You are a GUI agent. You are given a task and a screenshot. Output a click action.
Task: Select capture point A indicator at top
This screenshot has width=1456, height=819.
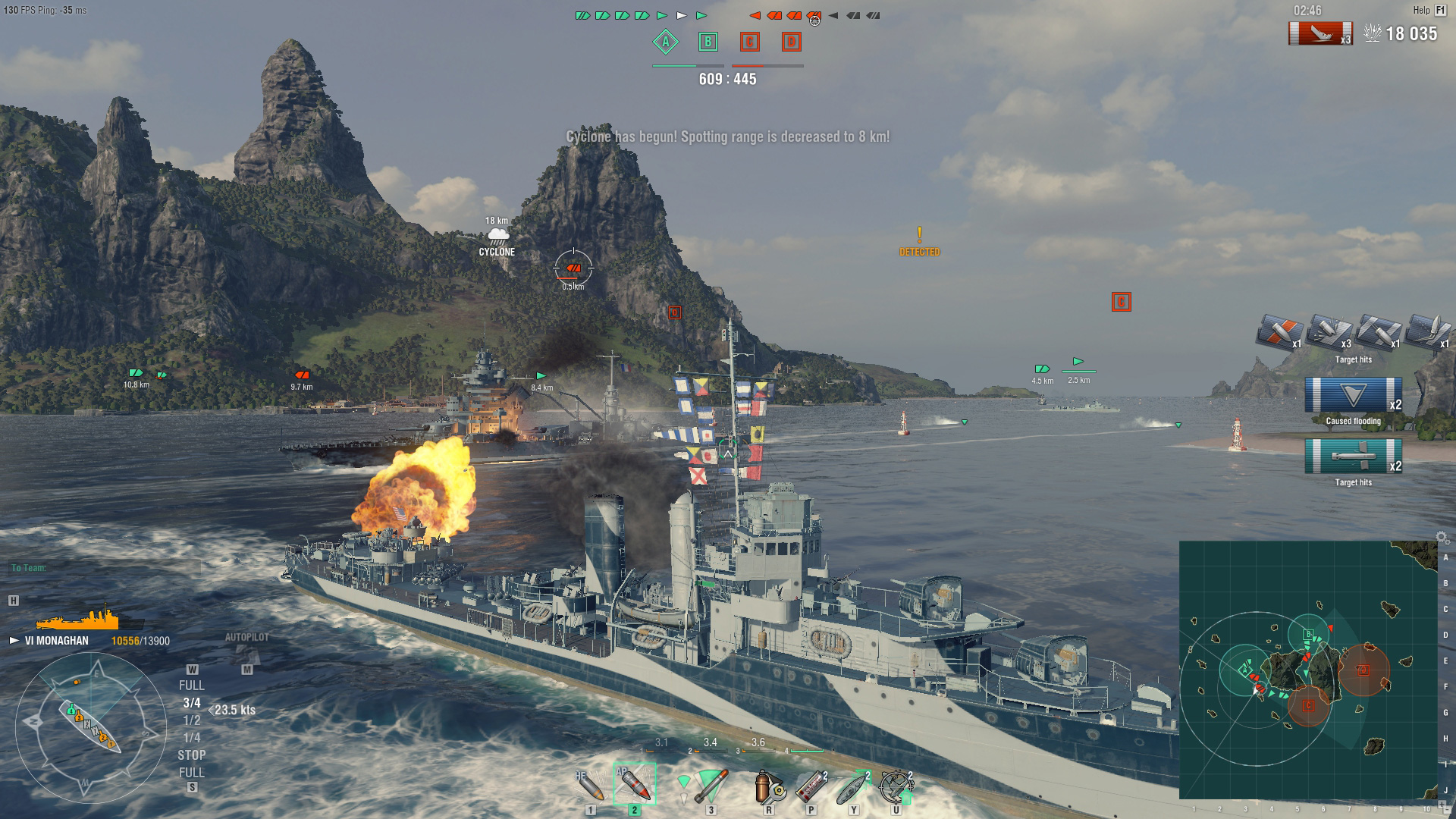tap(666, 42)
